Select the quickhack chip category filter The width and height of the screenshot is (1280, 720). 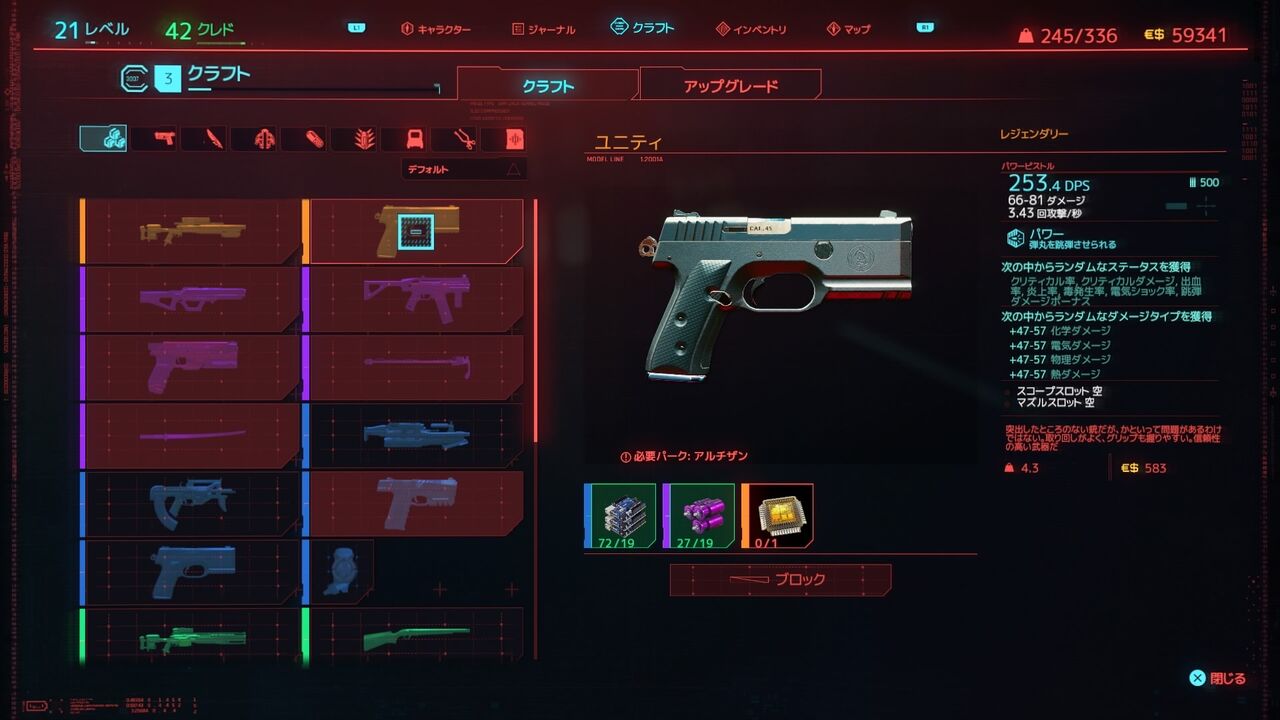point(513,138)
